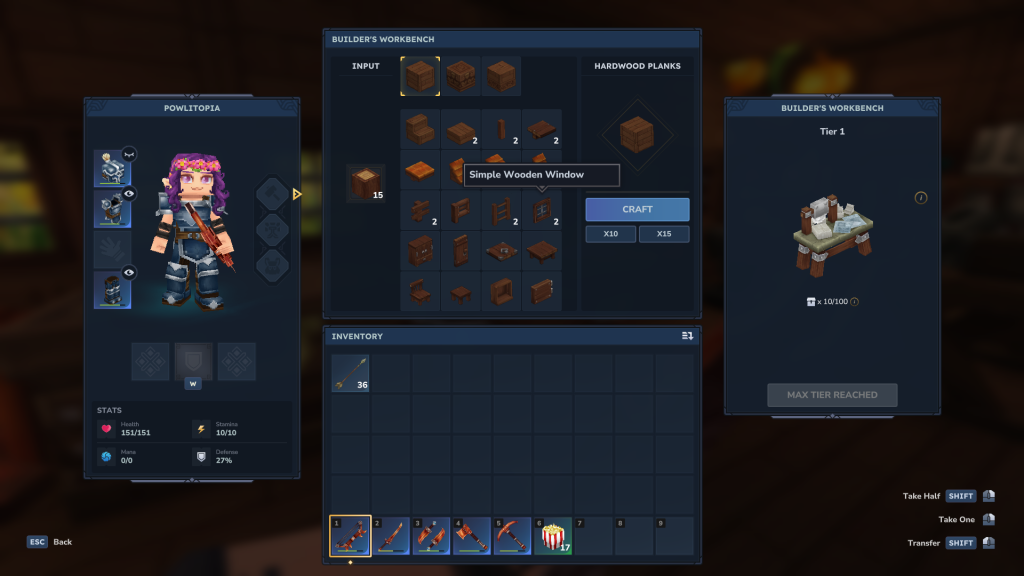Choose the X10 craft quantity

pyautogui.click(x=610, y=234)
